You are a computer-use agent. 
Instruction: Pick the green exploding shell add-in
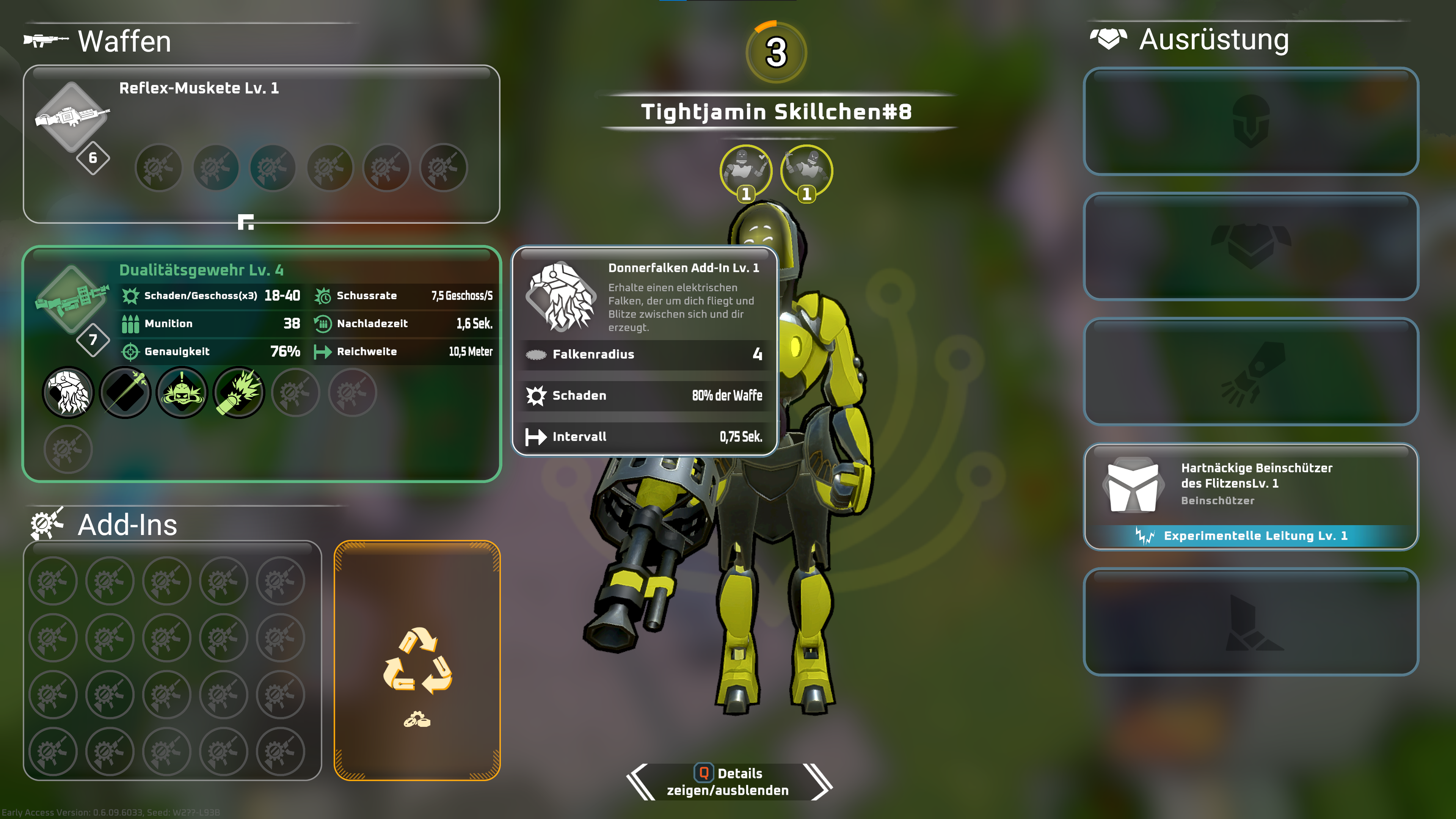click(x=239, y=392)
